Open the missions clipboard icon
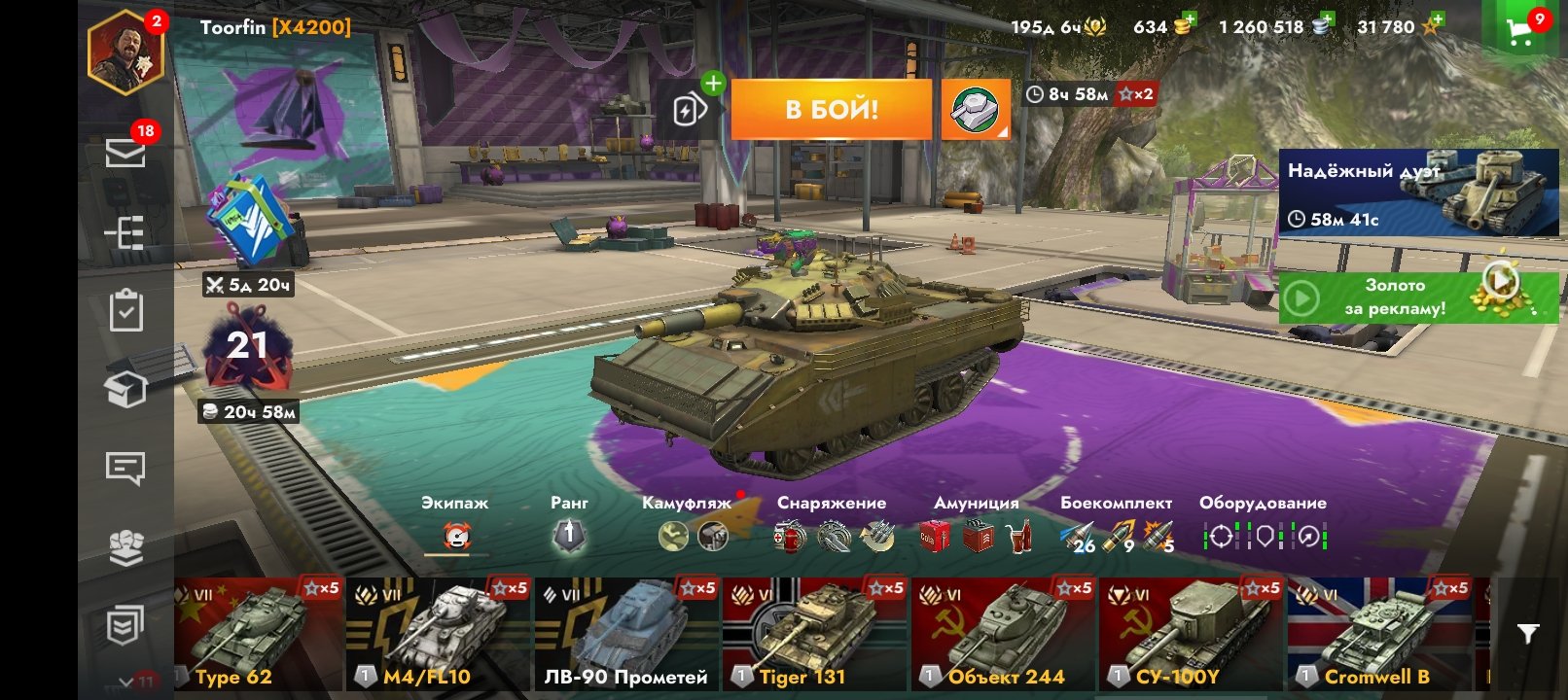Viewport: 1568px width, 700px height. [x=125, y=311]
